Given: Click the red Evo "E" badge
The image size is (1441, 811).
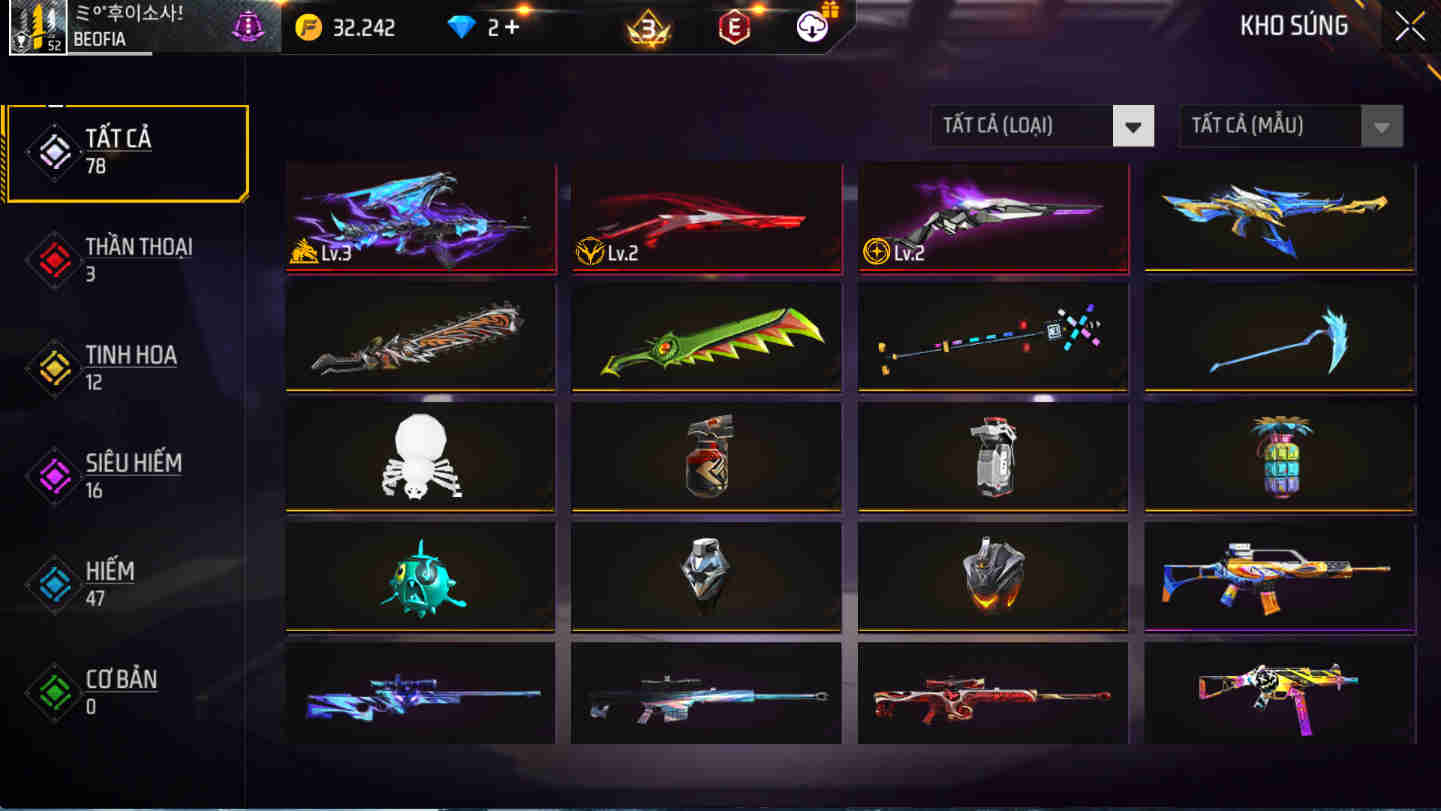Looking at the screenshot, I should pos(735,27).
